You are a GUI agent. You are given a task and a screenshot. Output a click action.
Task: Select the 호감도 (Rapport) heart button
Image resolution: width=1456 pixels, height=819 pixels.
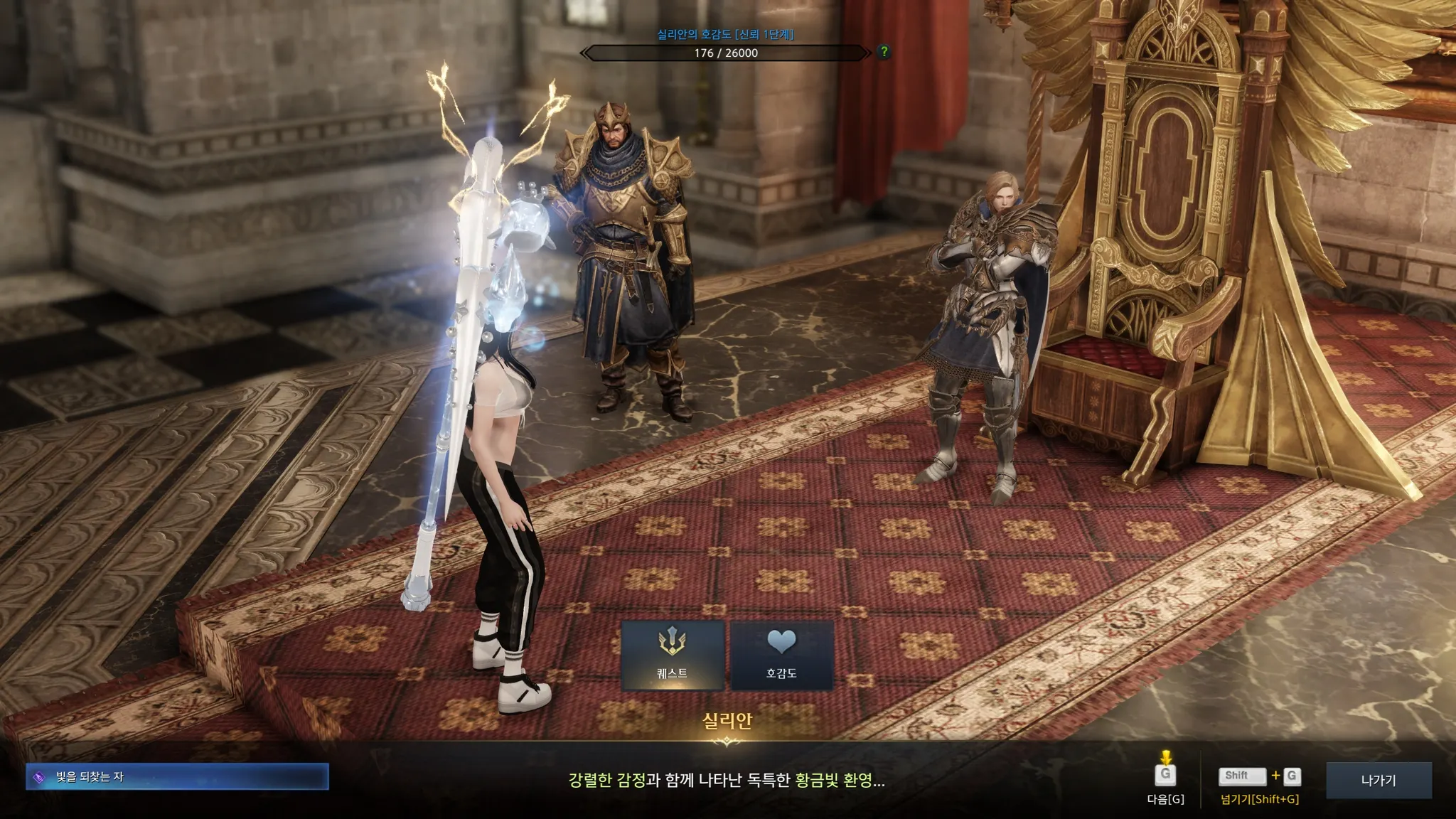[x=781, y=655]
